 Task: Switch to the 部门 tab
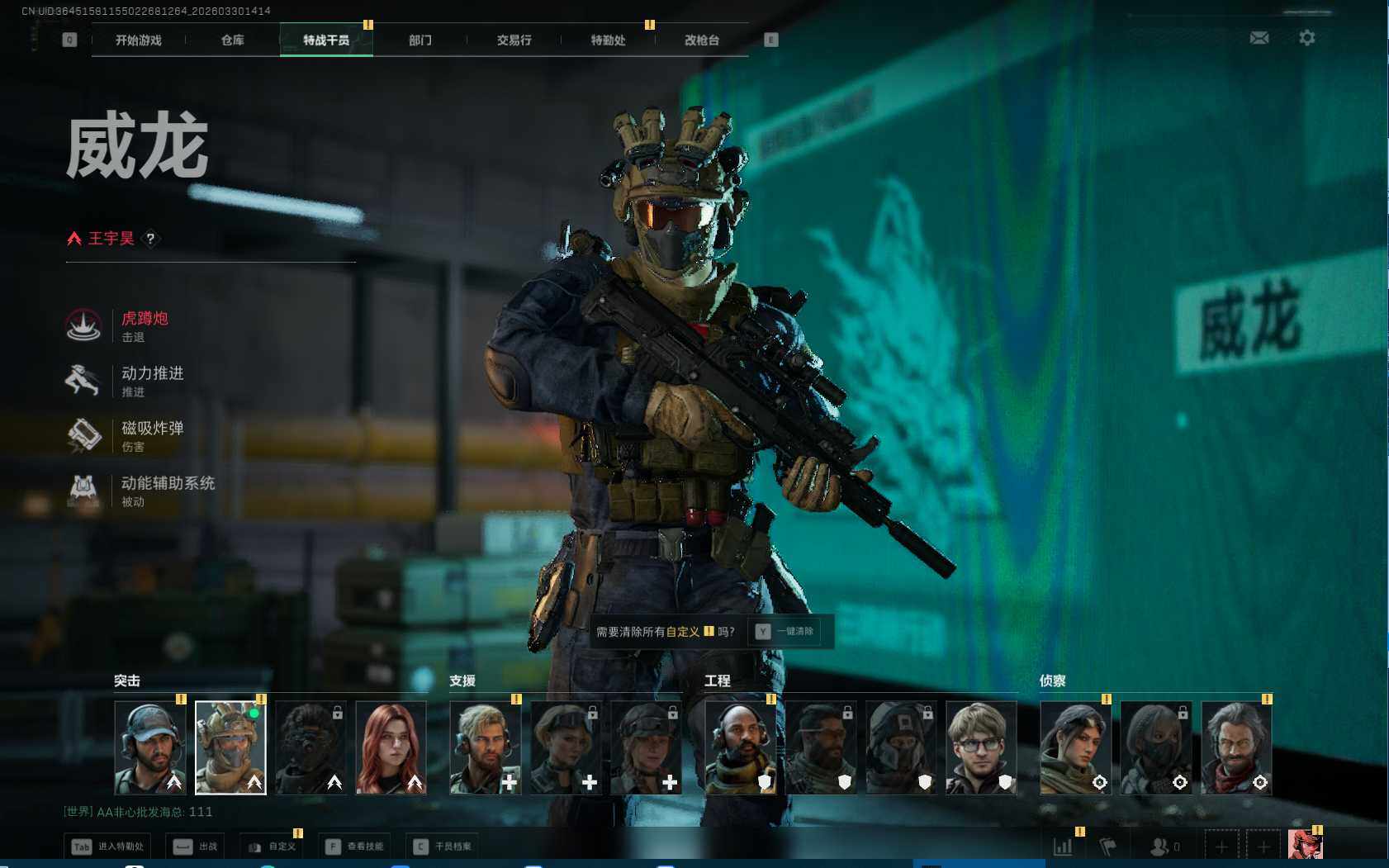[420, 40]
